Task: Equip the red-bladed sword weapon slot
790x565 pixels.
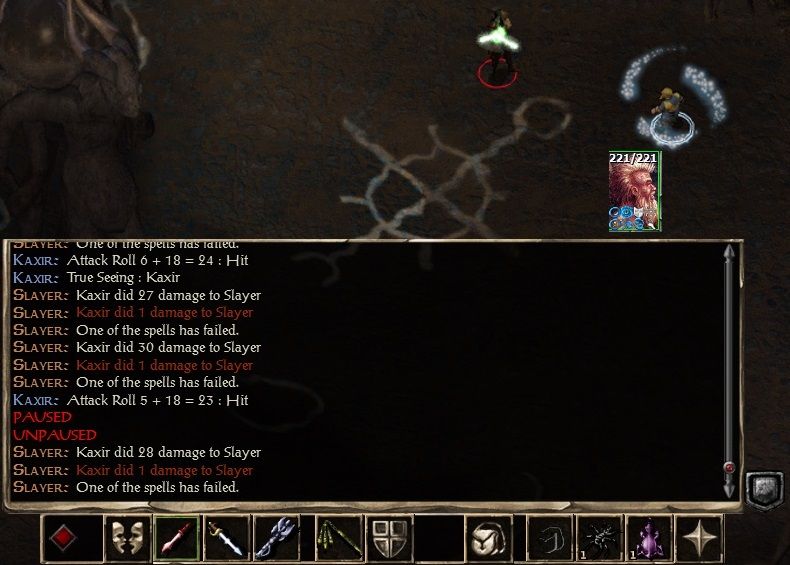Action: click(x=176, y=538)
